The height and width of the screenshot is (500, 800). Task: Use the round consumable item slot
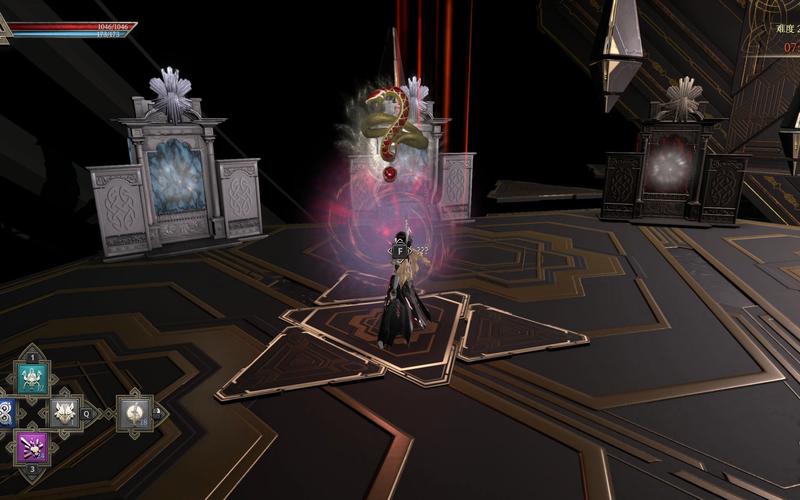click(x=134, y=412)
